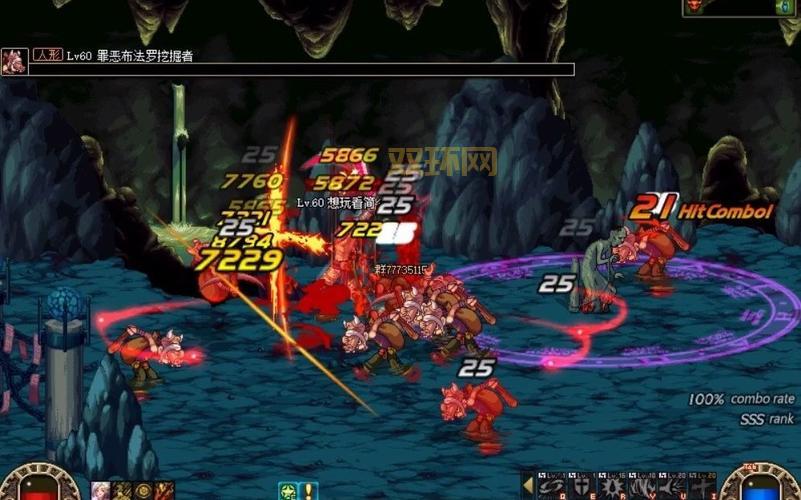Open the dungeon minimap panel
Viewport: 801px width, 500px height.
click(742, 7)
